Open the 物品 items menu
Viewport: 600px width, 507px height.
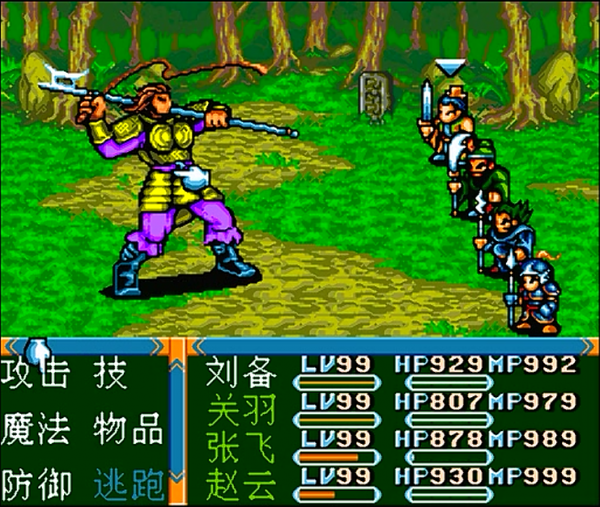pyautogui.click(x=128, y=430)
